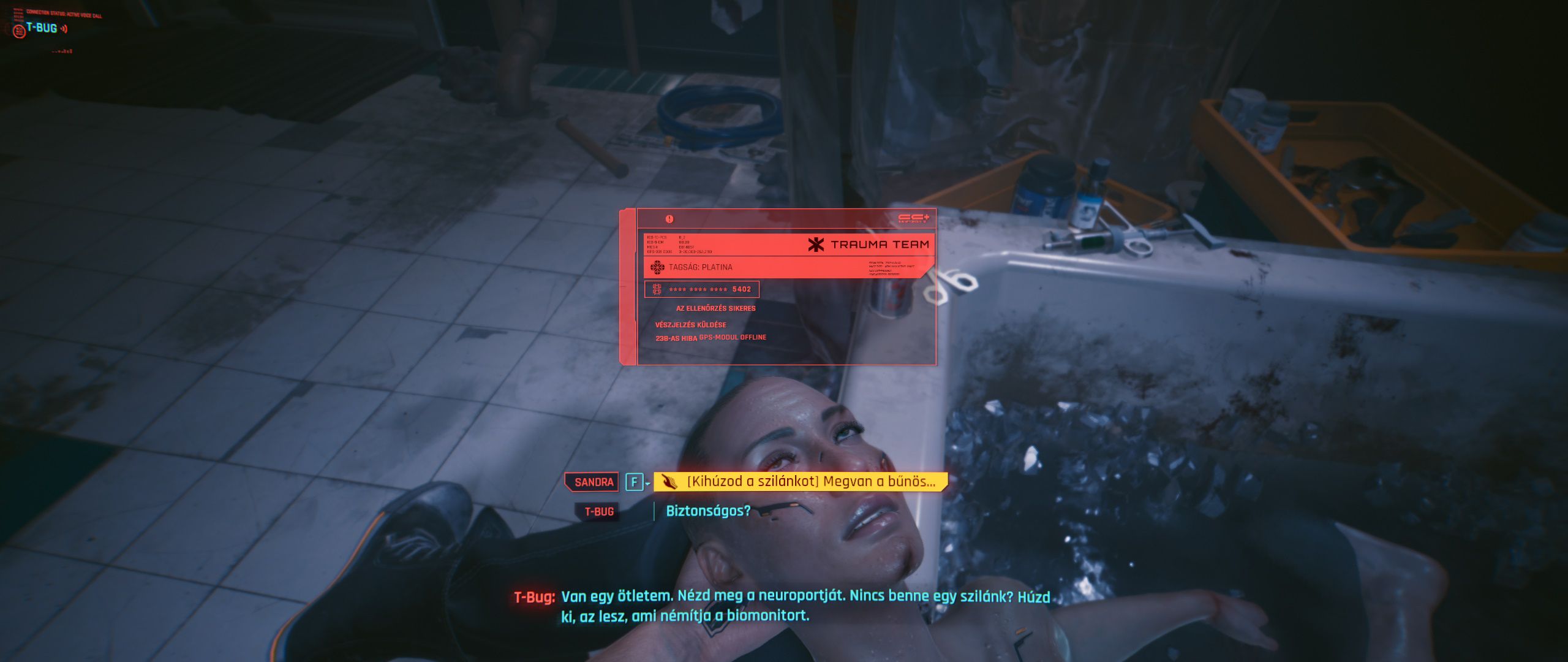The image size is (1568, 662).
Task: Click the Trauma Team asterisk logo
Action: [815, 244]
